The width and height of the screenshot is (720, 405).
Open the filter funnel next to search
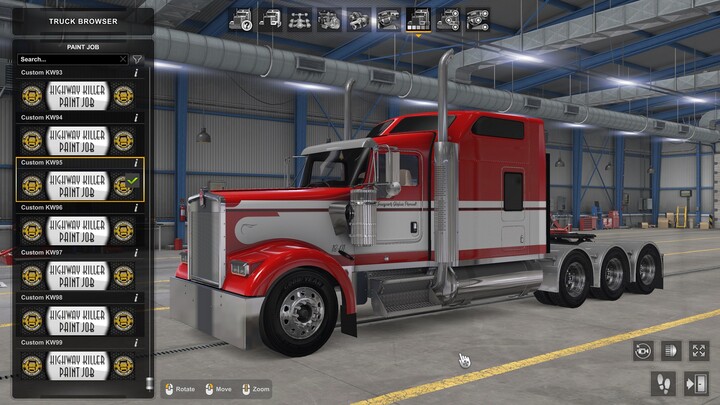pos(138,60)
